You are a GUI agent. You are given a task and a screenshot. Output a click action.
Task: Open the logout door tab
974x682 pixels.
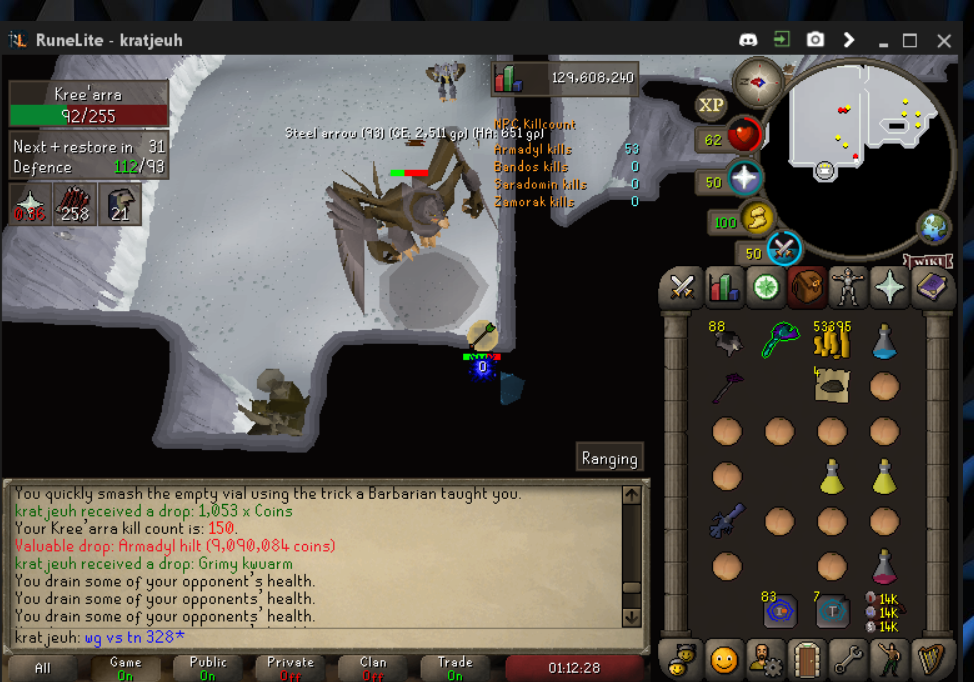point(806,660)
